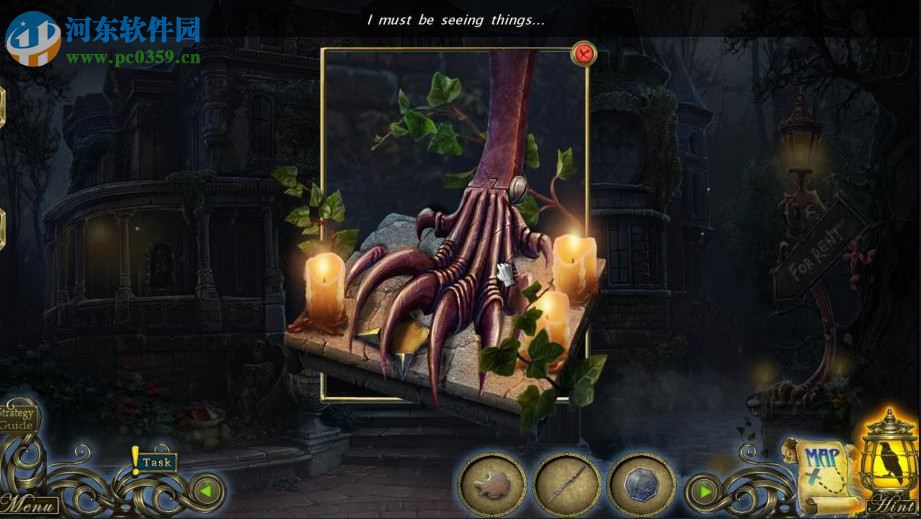This screenshot has width=921, height=519.
Task: Show the current Task
Action: [156, 462]
